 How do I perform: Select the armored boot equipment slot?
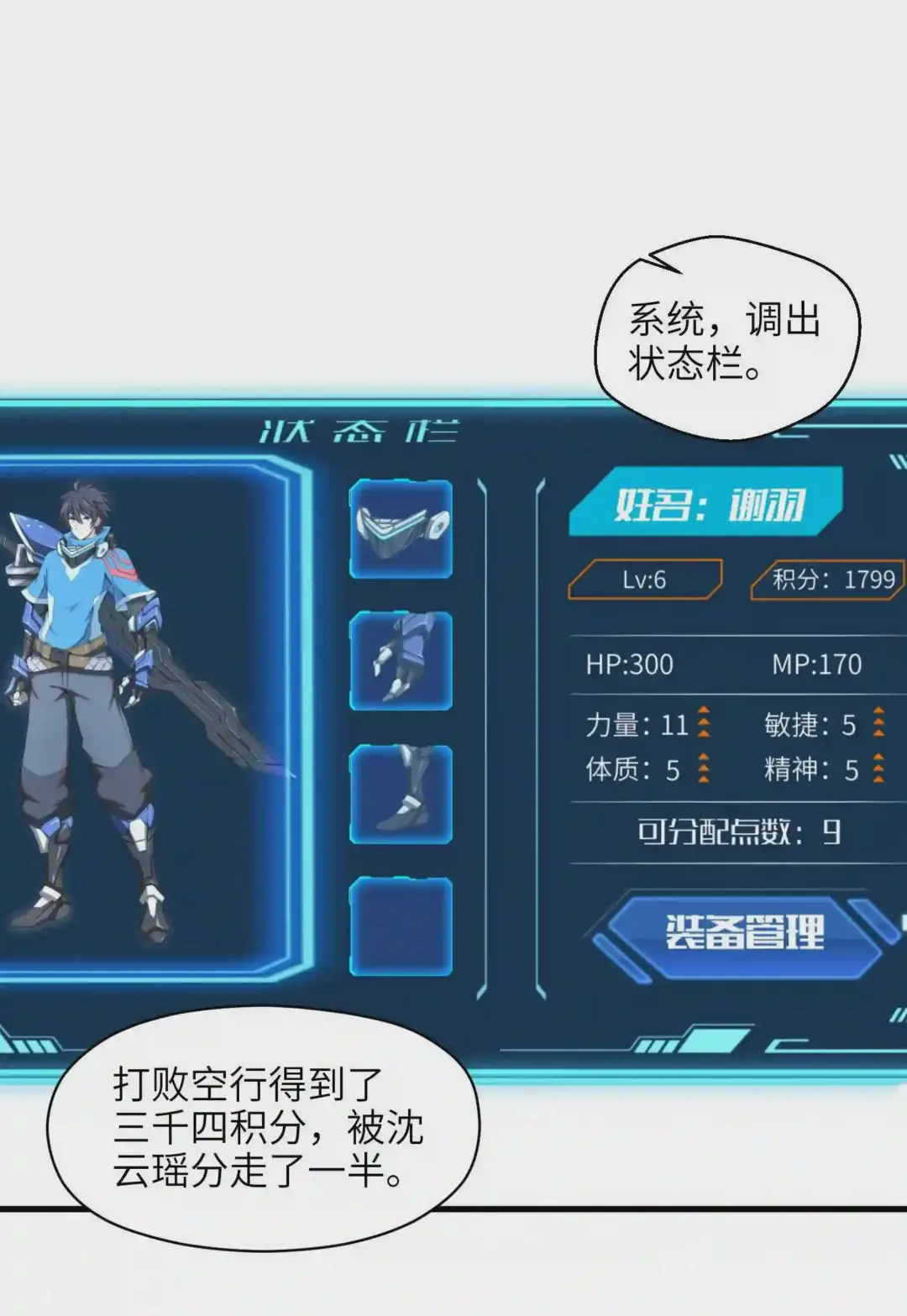point(401,794)
